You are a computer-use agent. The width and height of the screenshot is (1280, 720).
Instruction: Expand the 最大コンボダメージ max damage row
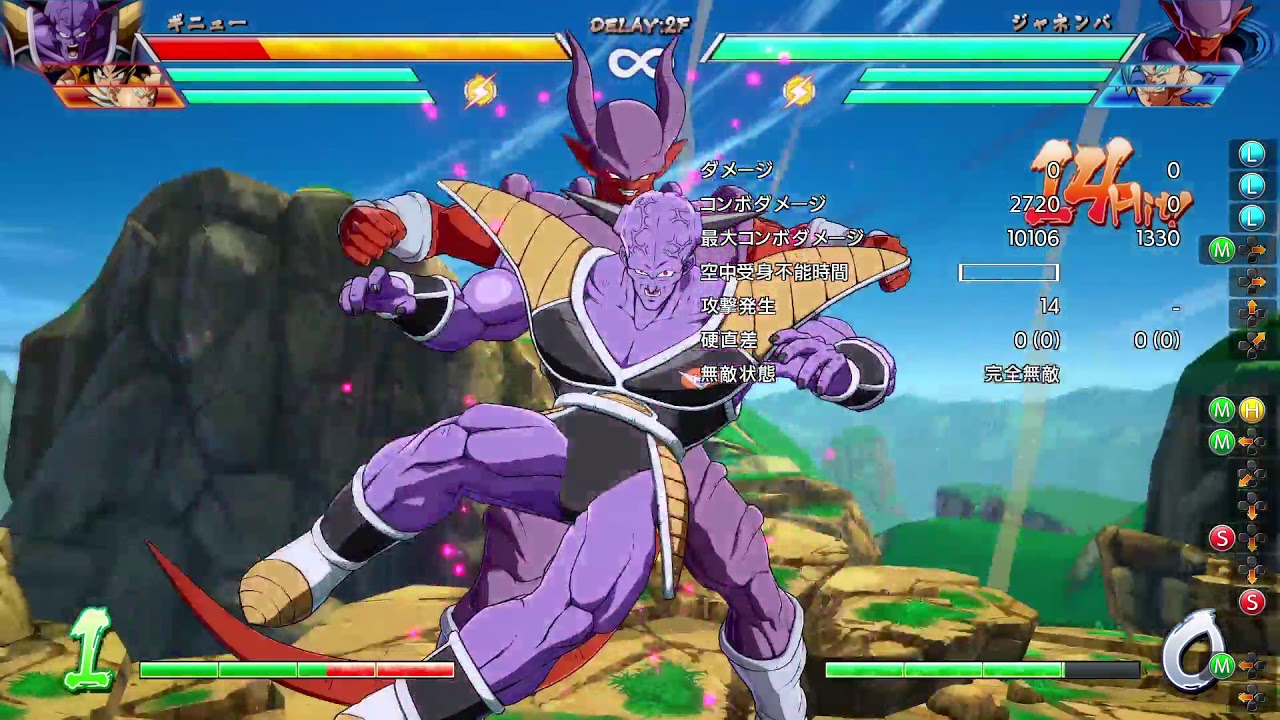click(x=780, y=238)
